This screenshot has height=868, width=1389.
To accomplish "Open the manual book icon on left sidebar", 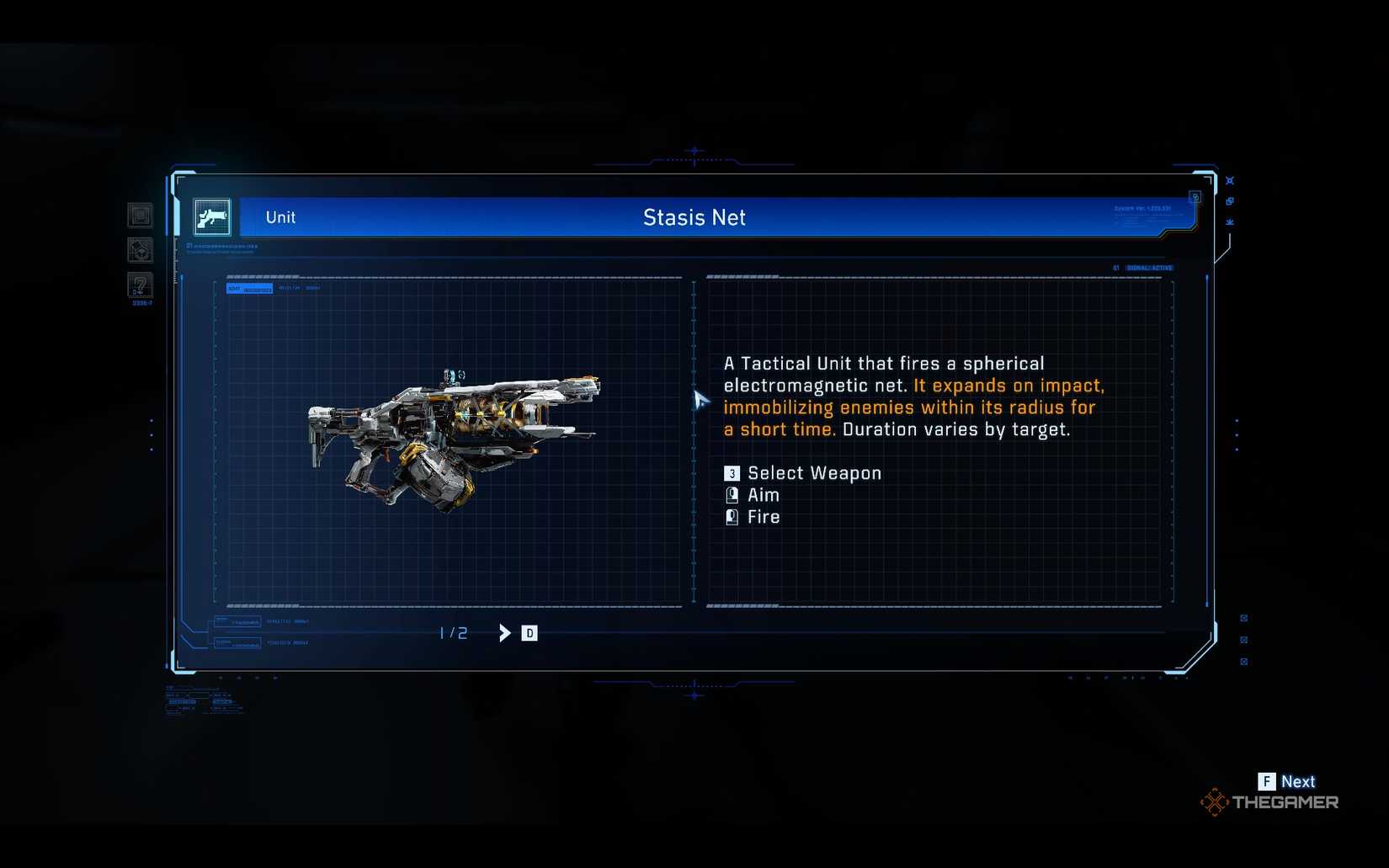I will 140,216.
